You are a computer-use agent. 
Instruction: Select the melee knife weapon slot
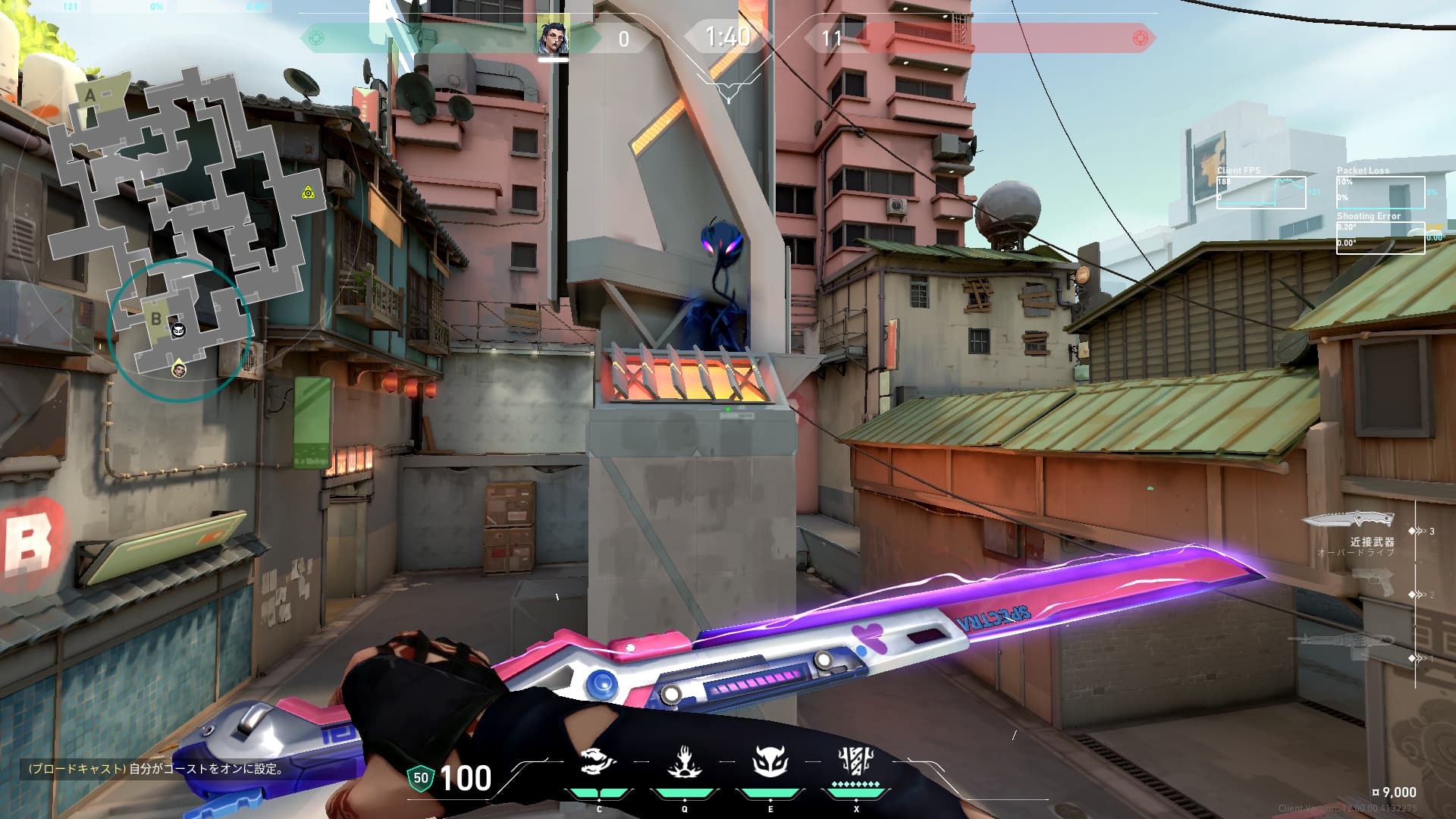pos(1349,520)
